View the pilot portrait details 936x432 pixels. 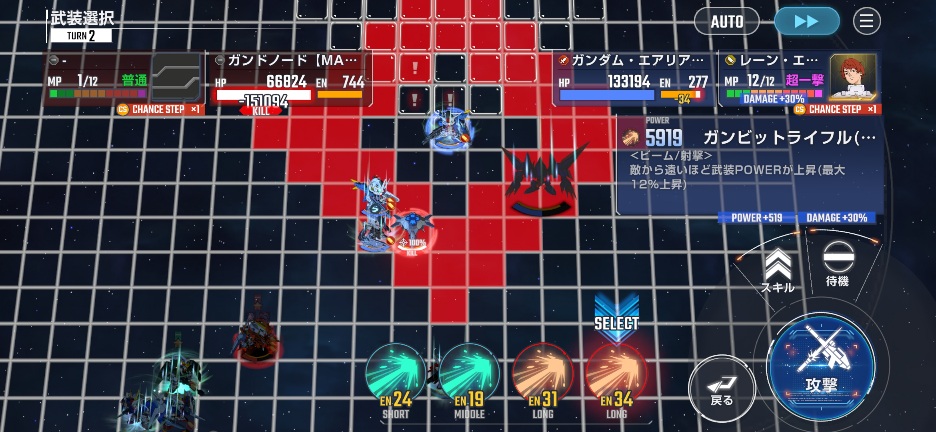[853, 77]
